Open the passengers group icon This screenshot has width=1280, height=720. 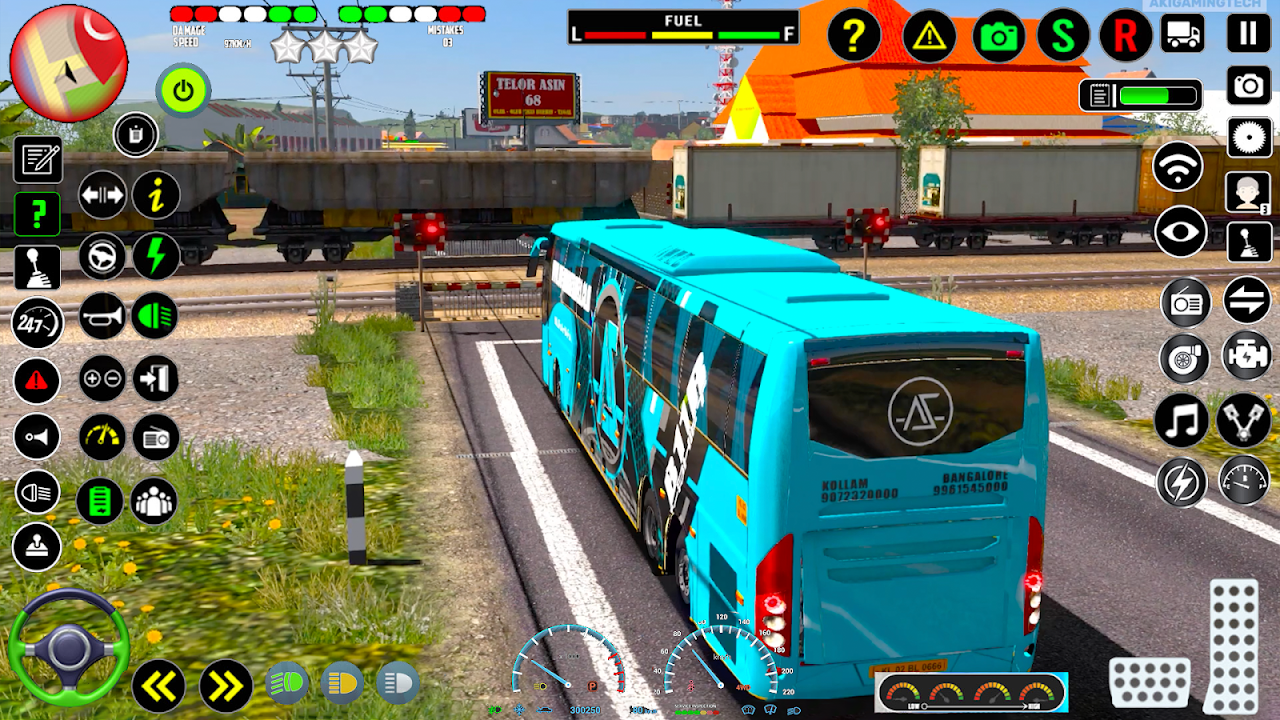pos(155,501)
